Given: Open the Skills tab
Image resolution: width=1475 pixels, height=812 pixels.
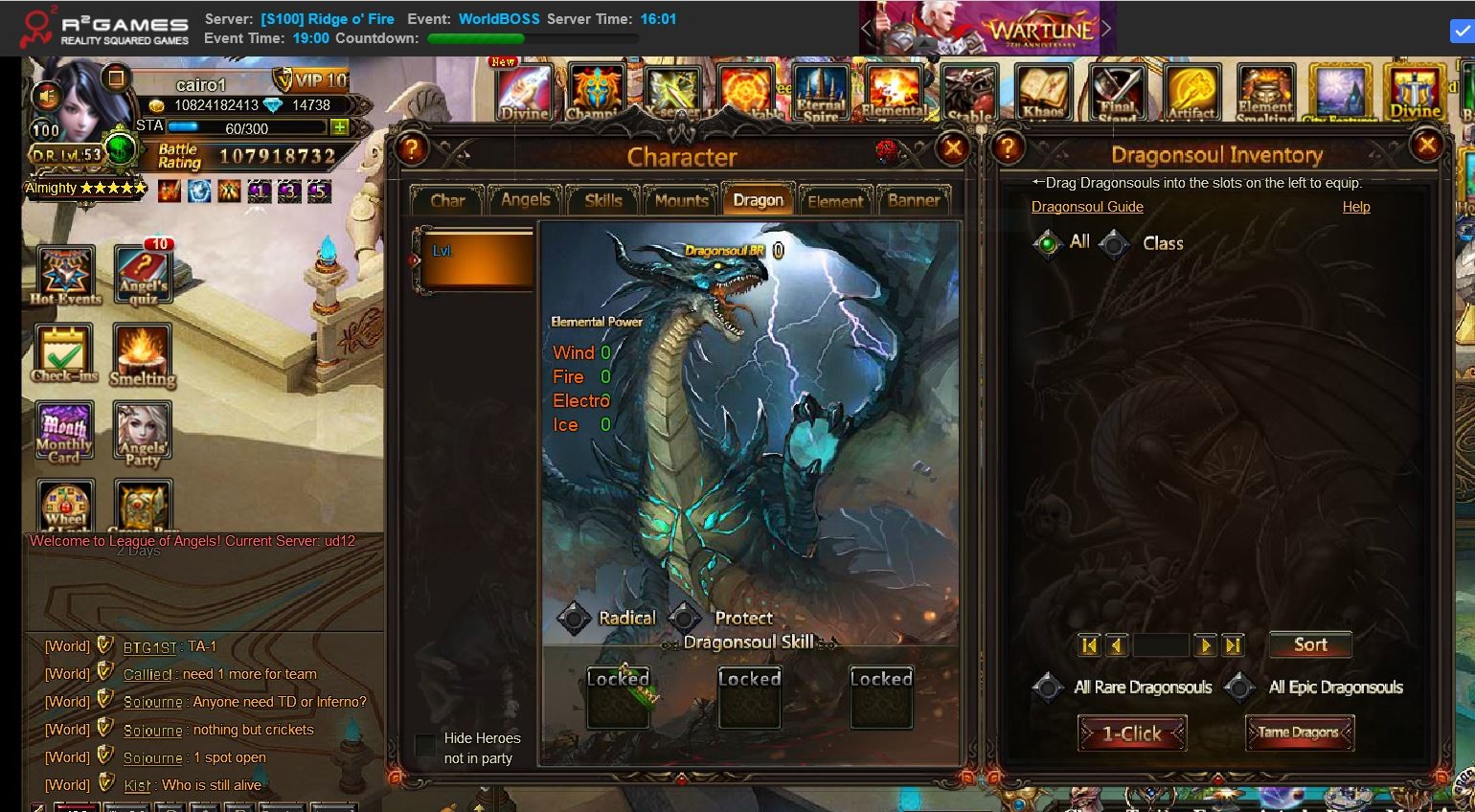Looking at the screenshot, I should coord(603,200).
